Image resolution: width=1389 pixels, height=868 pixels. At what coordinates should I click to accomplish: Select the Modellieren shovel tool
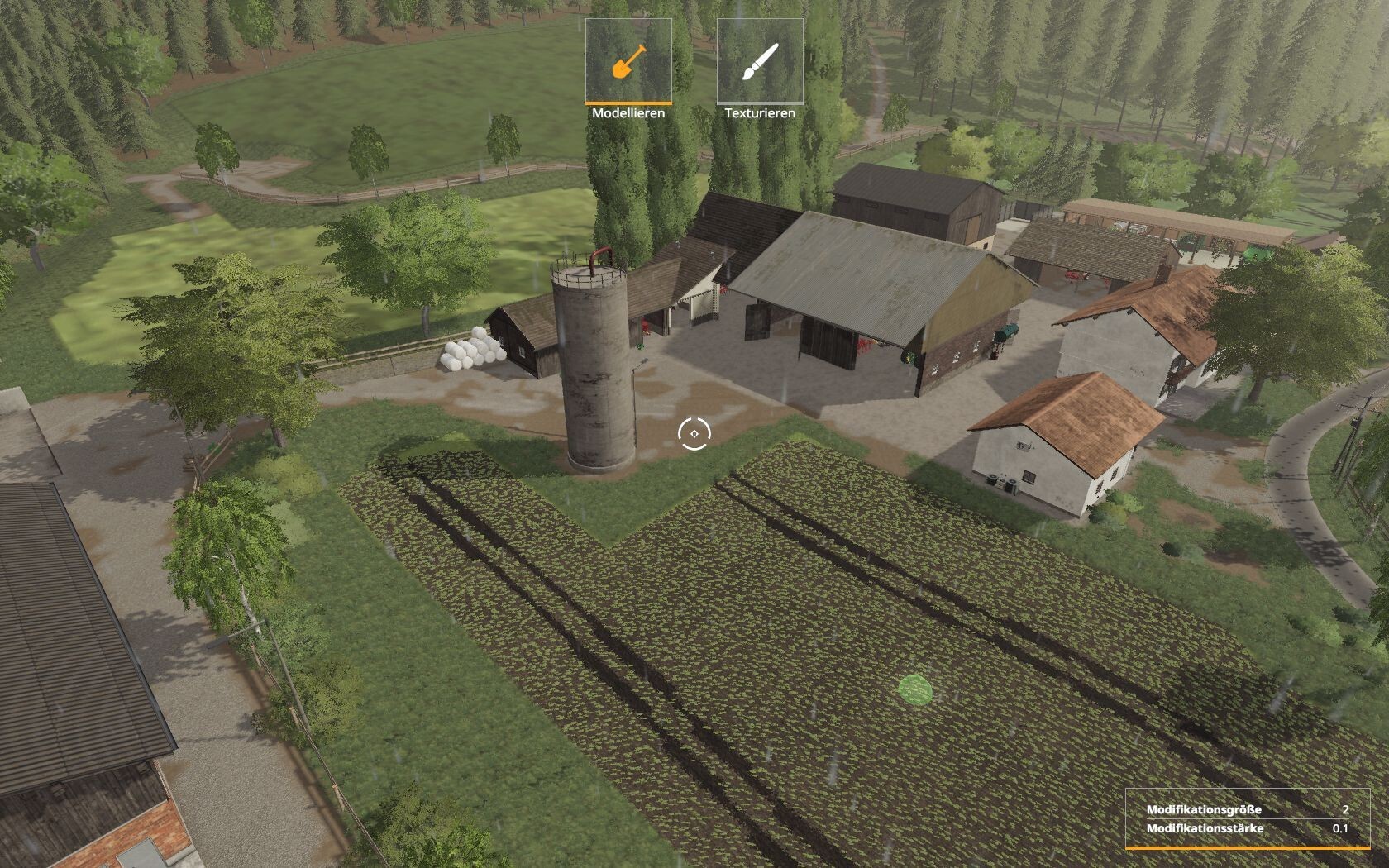point(628,62)
